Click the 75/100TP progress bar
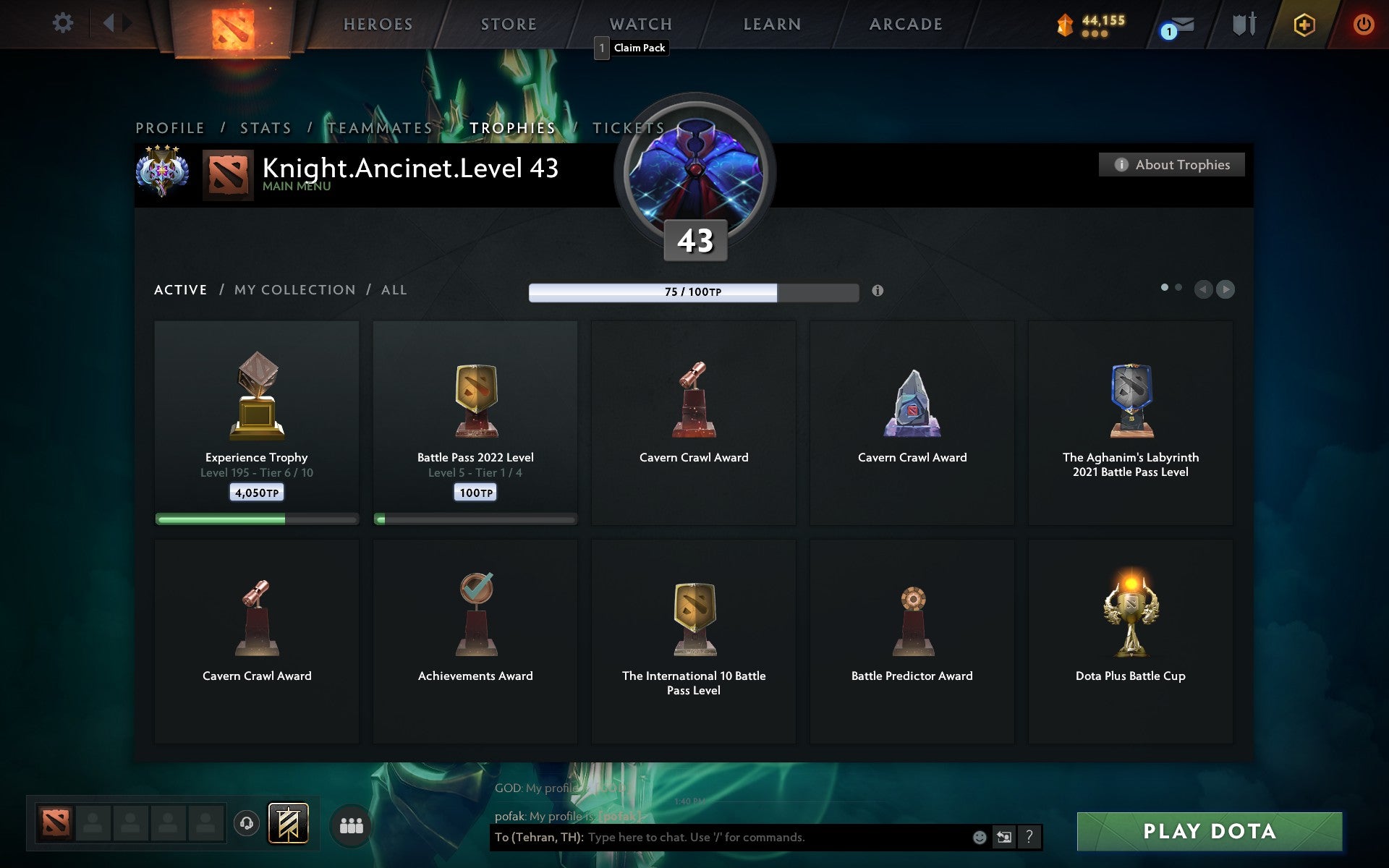The height and width of the screenshot is (868, 1389). pos(694,292)
